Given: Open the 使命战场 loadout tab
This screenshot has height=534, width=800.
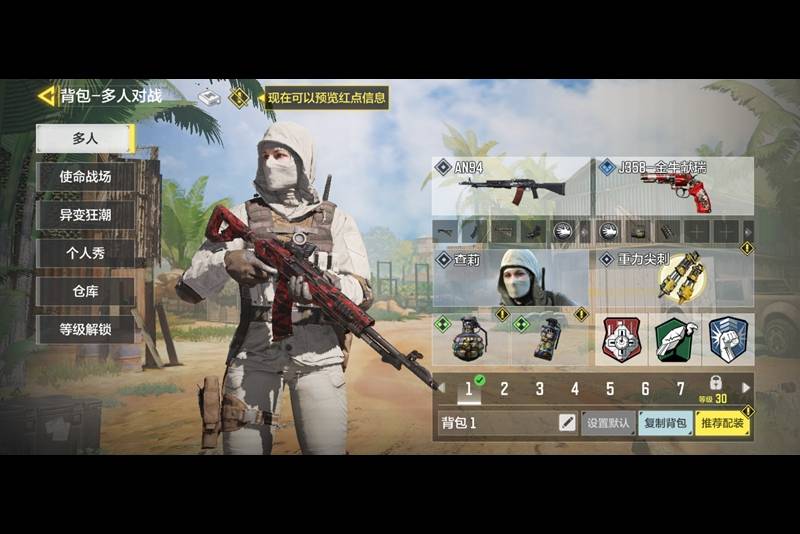Looking at the screenshot, I should click(x=85, y=177).
